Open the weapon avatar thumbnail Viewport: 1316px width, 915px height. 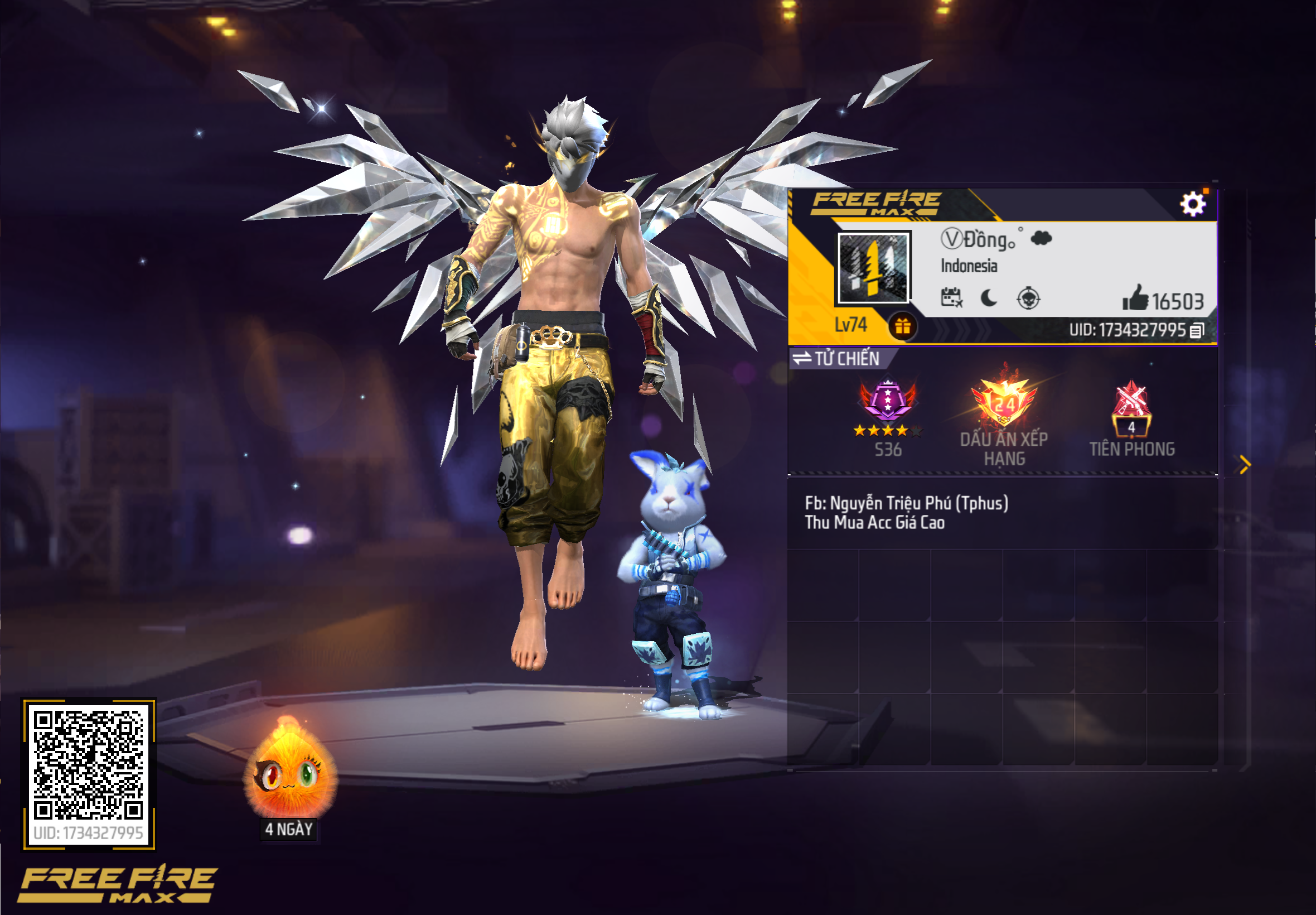874,269
